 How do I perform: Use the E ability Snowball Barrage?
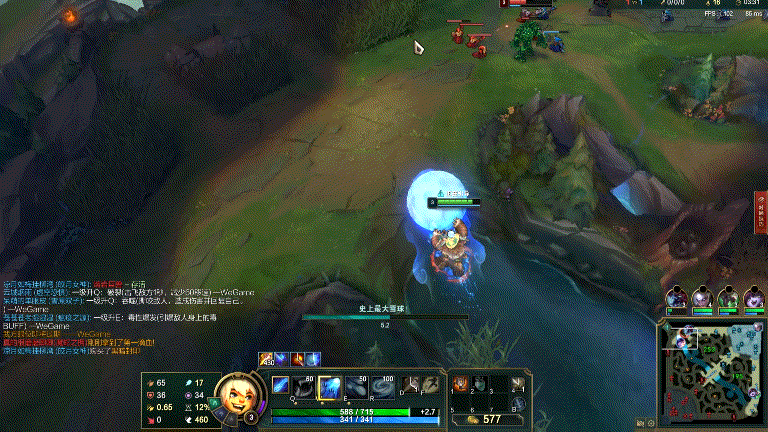click(357, 387)
